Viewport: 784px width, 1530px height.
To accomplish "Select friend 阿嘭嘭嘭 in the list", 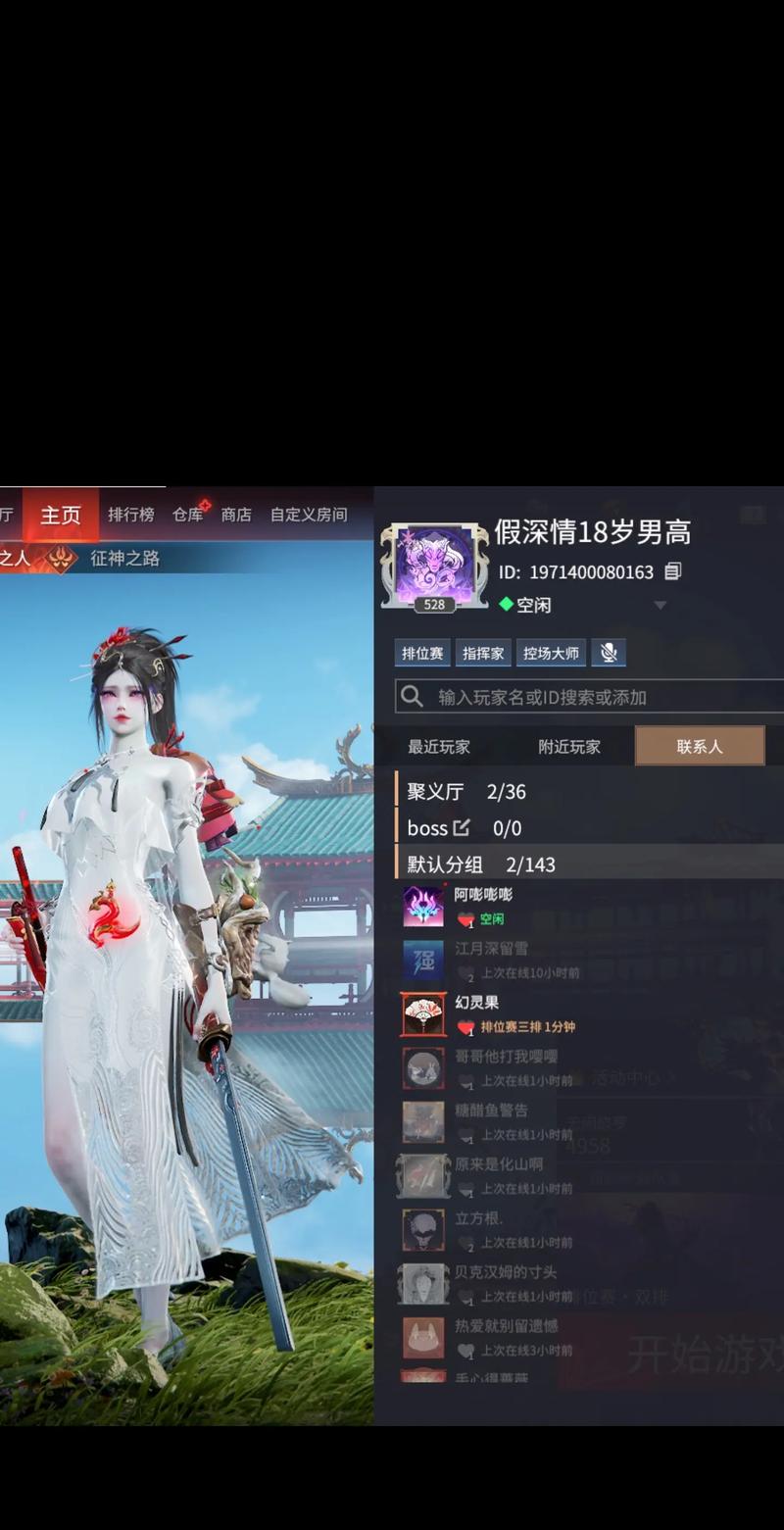I will pos(483,906).
